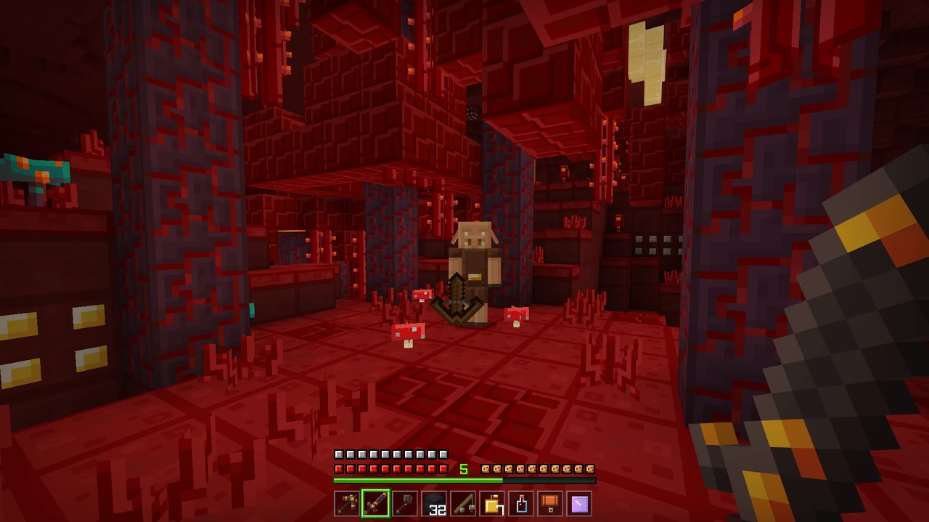Viewport: 929px width, 522px height.
Task: Select the purple square item slot
Action: click(579, 503)
